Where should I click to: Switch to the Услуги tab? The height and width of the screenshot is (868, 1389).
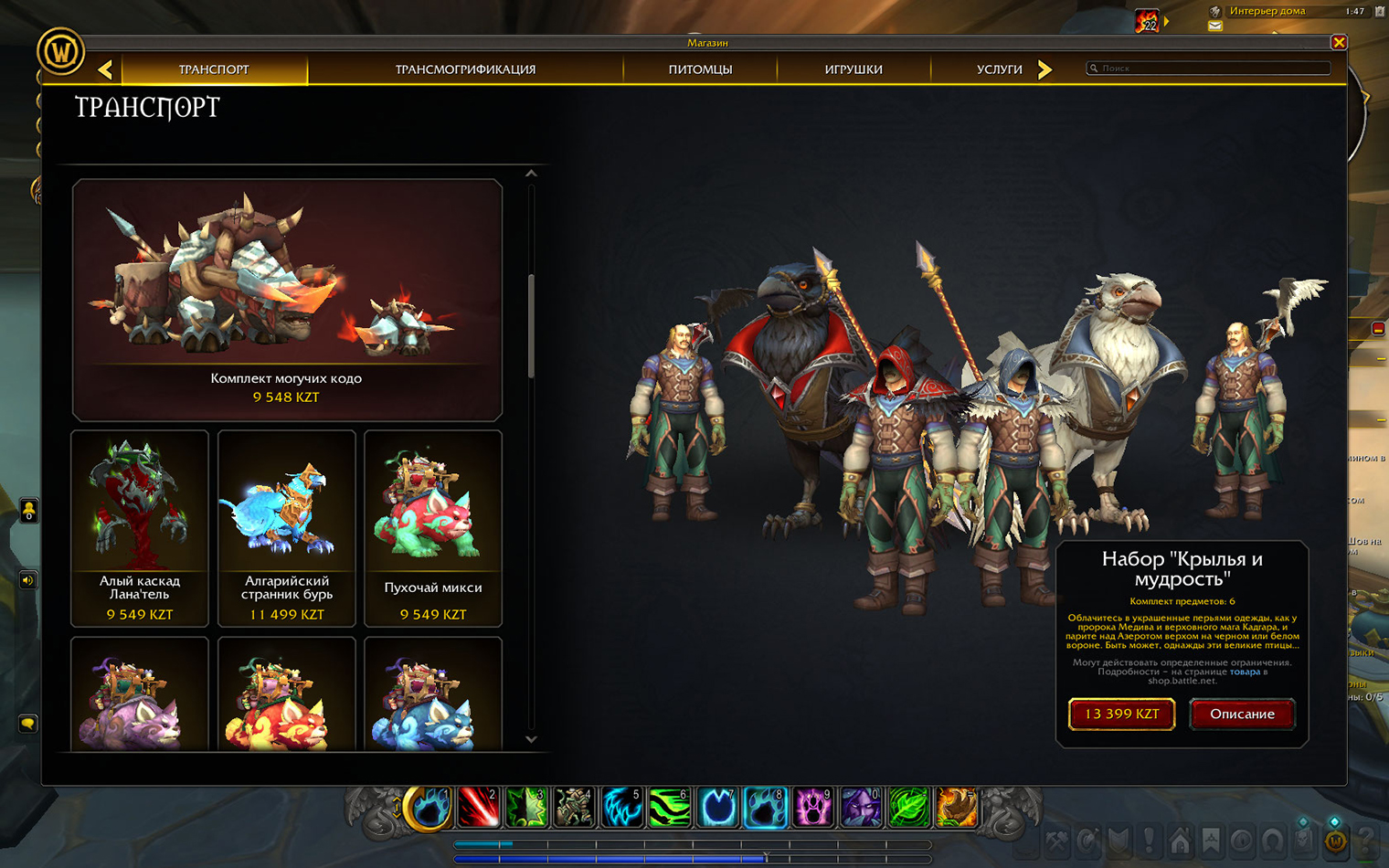point(999,69)
